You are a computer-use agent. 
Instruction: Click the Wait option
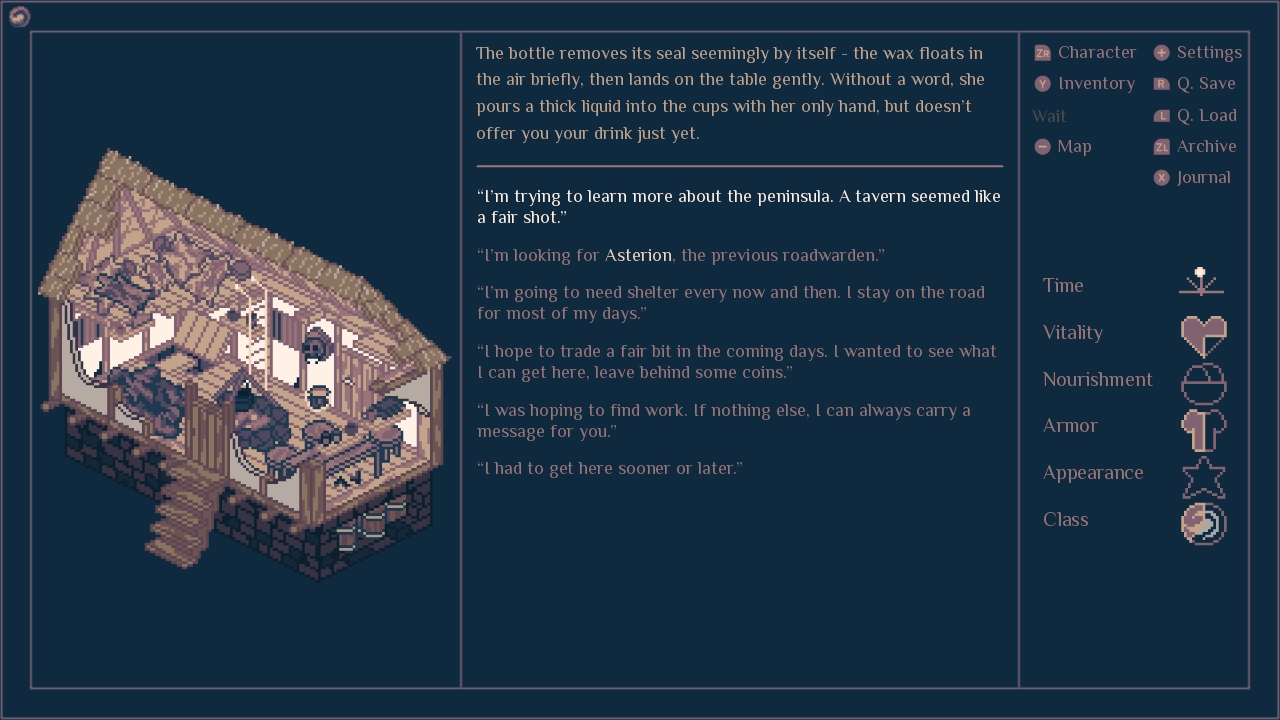pyautogui.click(x=1049, y=116)
